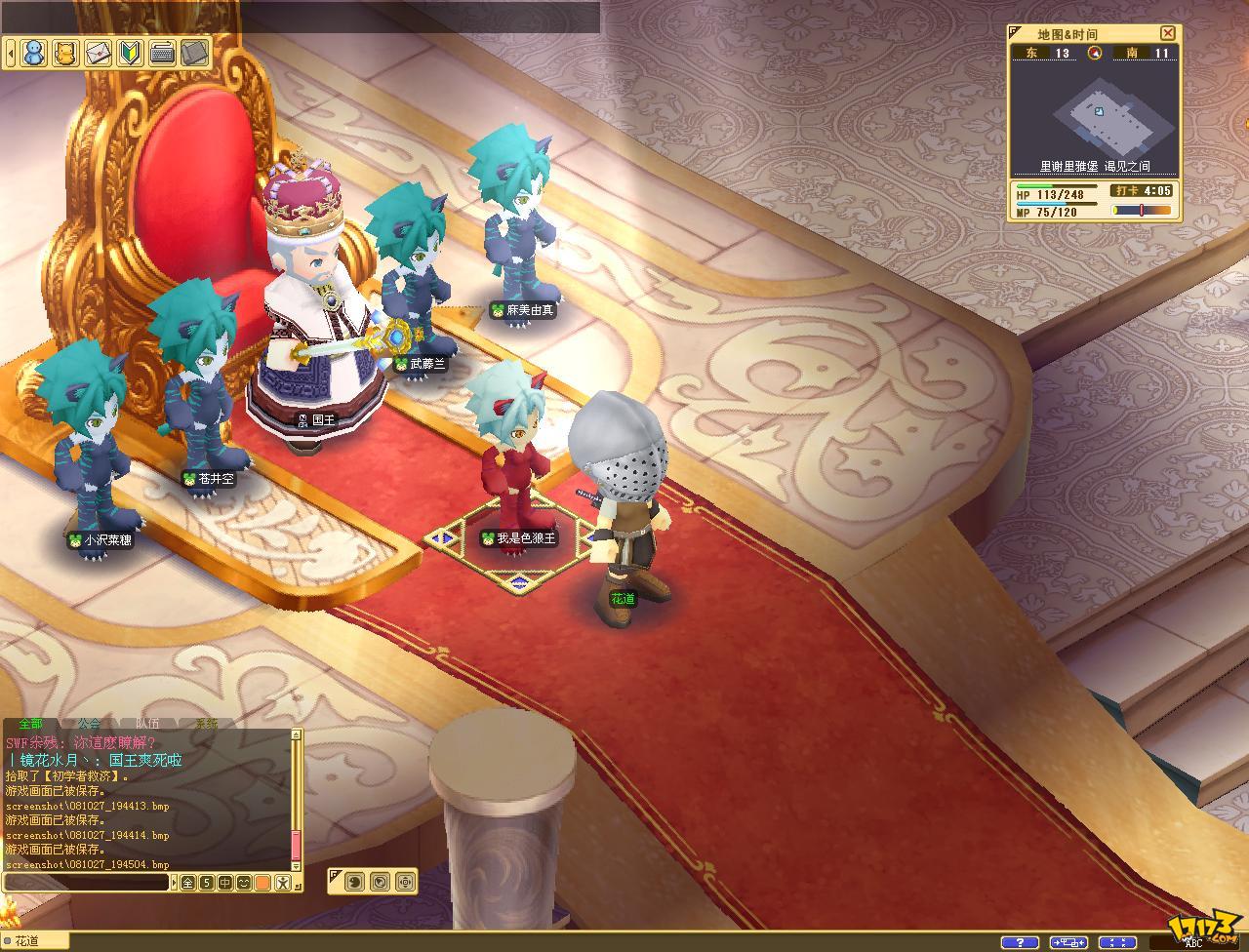1249x952 pixels.
Task: Open the keyboard icon in toolbar
Action: [x=162, y=52]
